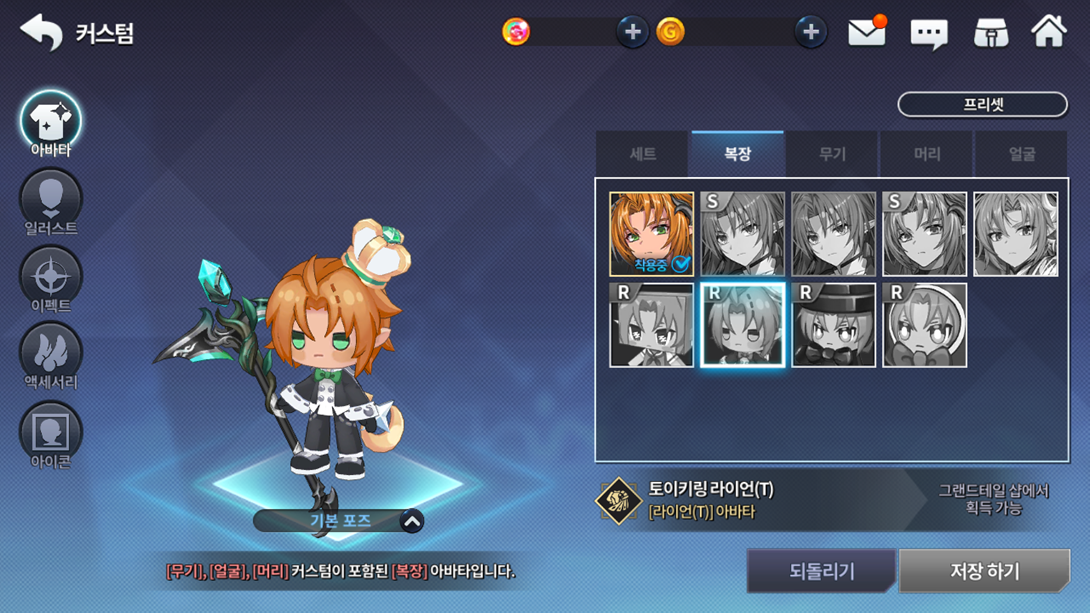Go back with the return arrow
The image size is (1090, 613).
pyautogui.click(x=41, y=32)
